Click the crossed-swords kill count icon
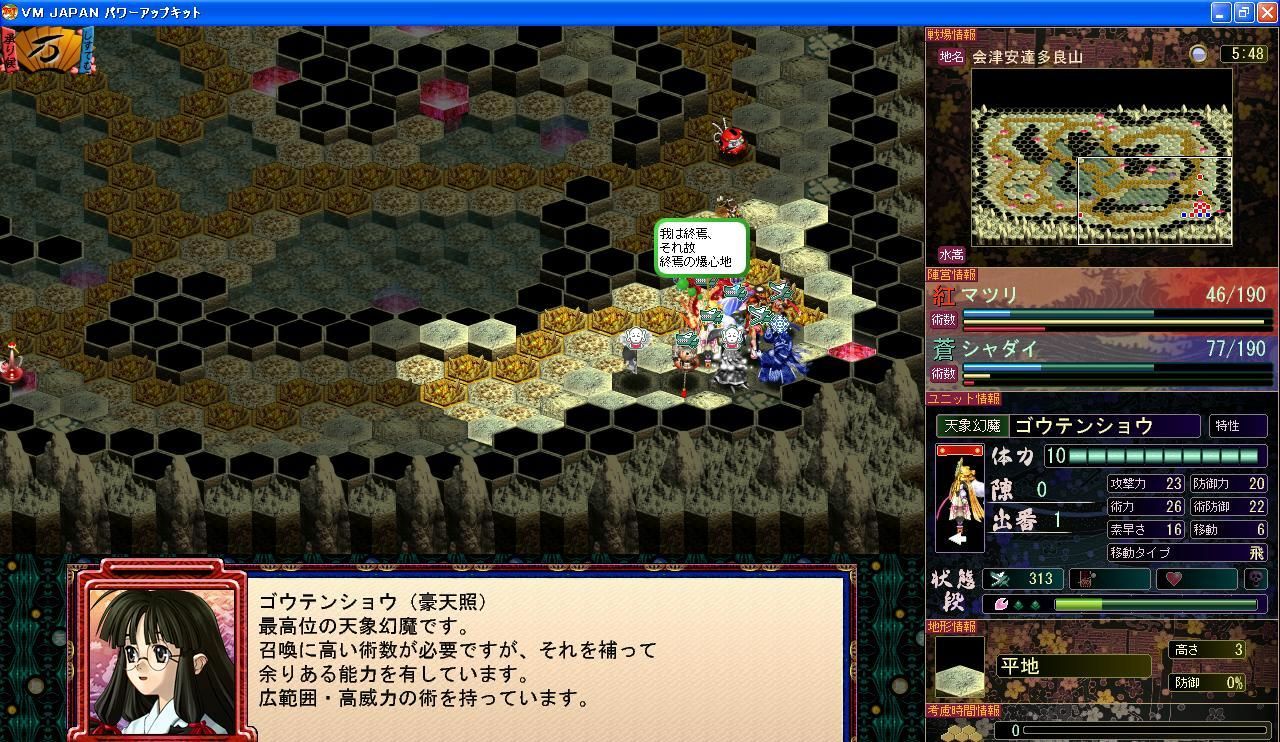Image resolution: width=1280 pixels, height=742 pixels. (1000, 578)
